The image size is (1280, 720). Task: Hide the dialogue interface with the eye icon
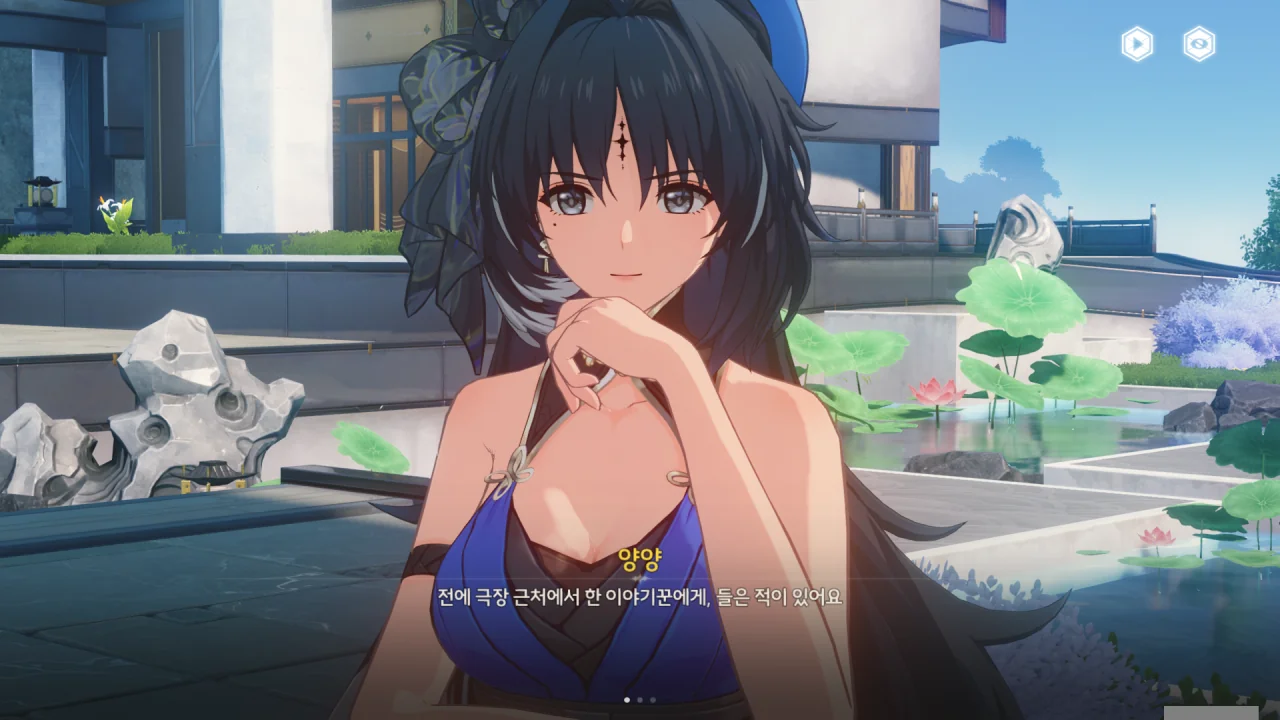tap(1199, 44)
